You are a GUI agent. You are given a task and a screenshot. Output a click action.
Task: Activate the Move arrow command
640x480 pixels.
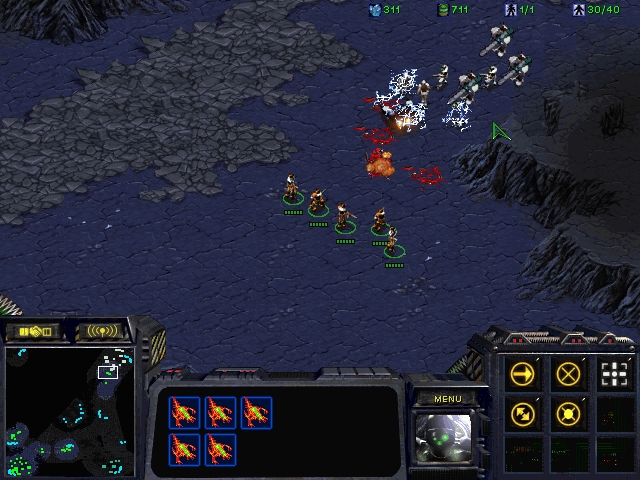[522, 375]
